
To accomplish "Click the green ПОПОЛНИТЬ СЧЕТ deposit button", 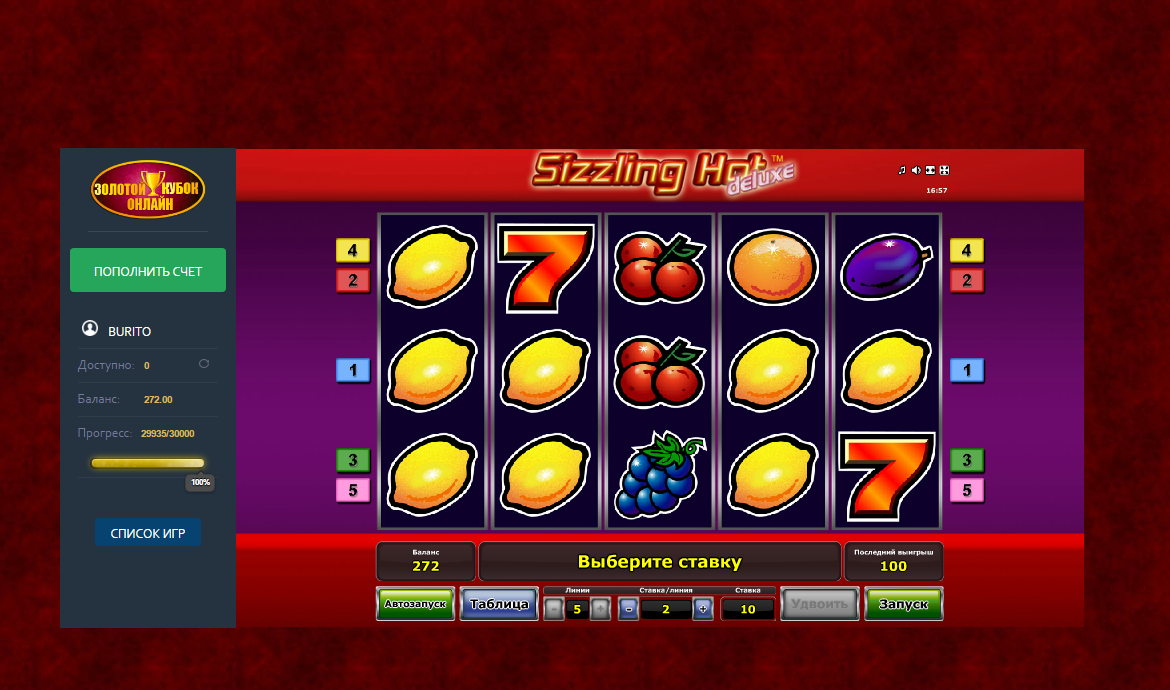I will (x=148, y=271).
